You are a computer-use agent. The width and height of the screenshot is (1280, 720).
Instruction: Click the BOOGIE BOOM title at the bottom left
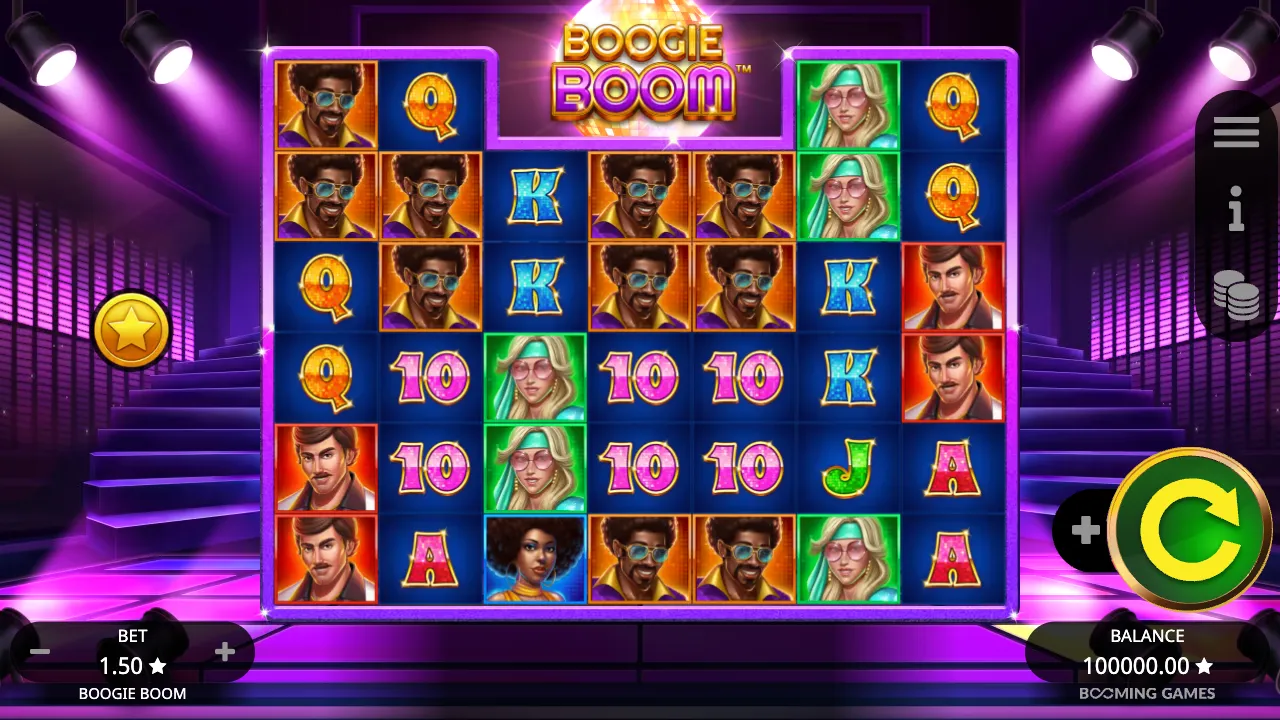pyautogui.click(x=131, y=692)
